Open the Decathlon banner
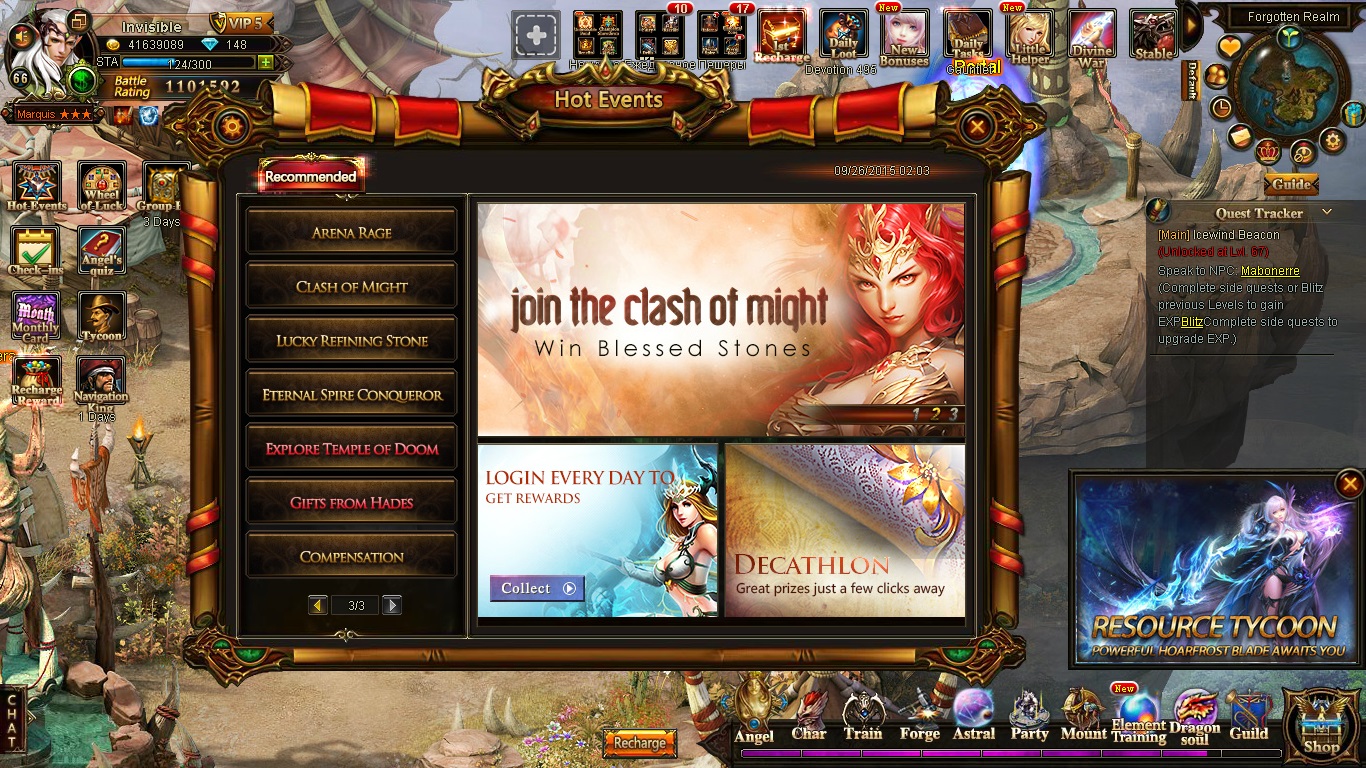 pyautogui.click(x=844, y=530)
